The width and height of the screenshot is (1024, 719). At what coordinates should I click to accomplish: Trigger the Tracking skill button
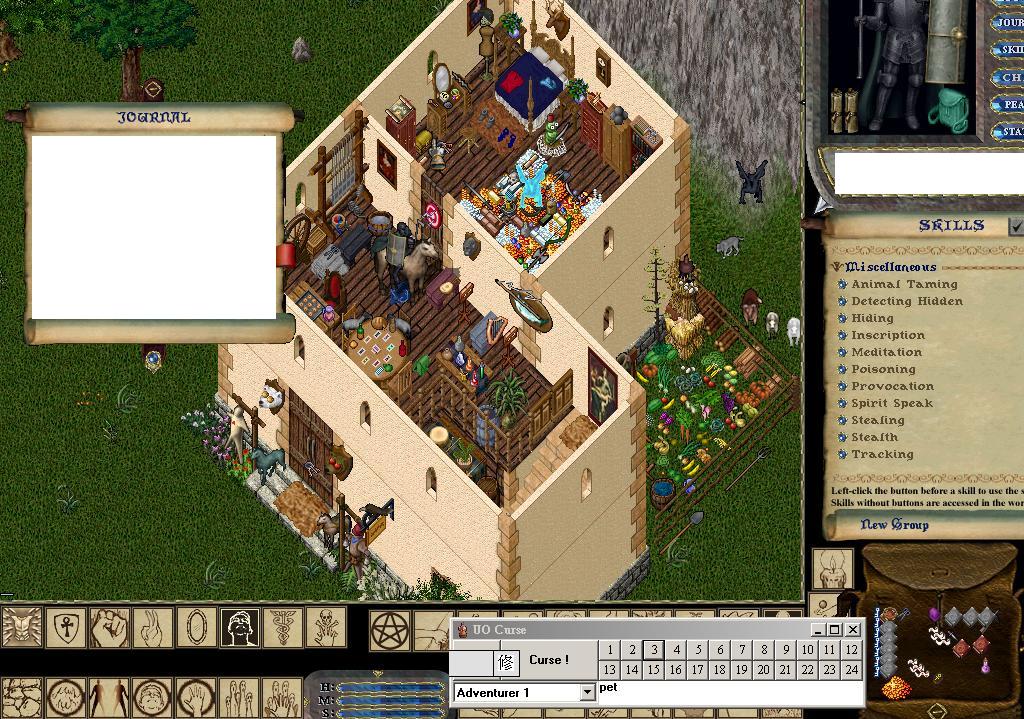tap(843, 454)
